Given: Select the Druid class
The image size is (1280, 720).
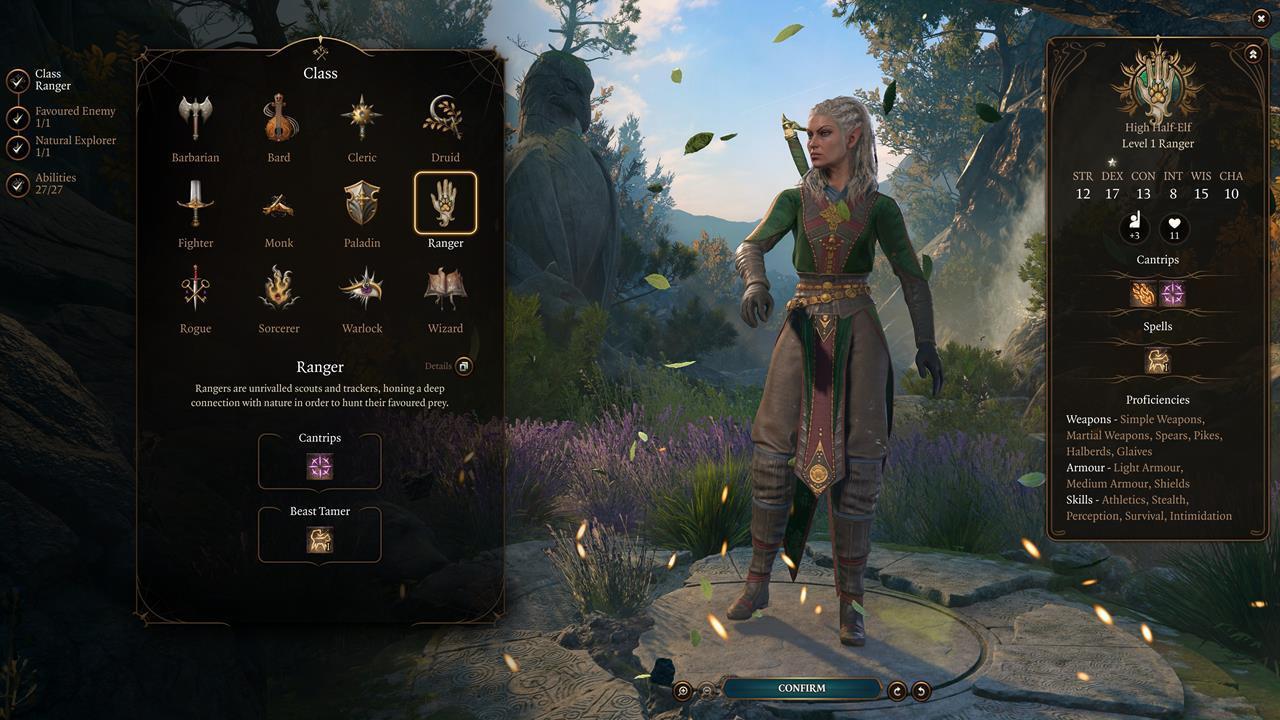Looking at the screenshot, I should tap(445, 120).
